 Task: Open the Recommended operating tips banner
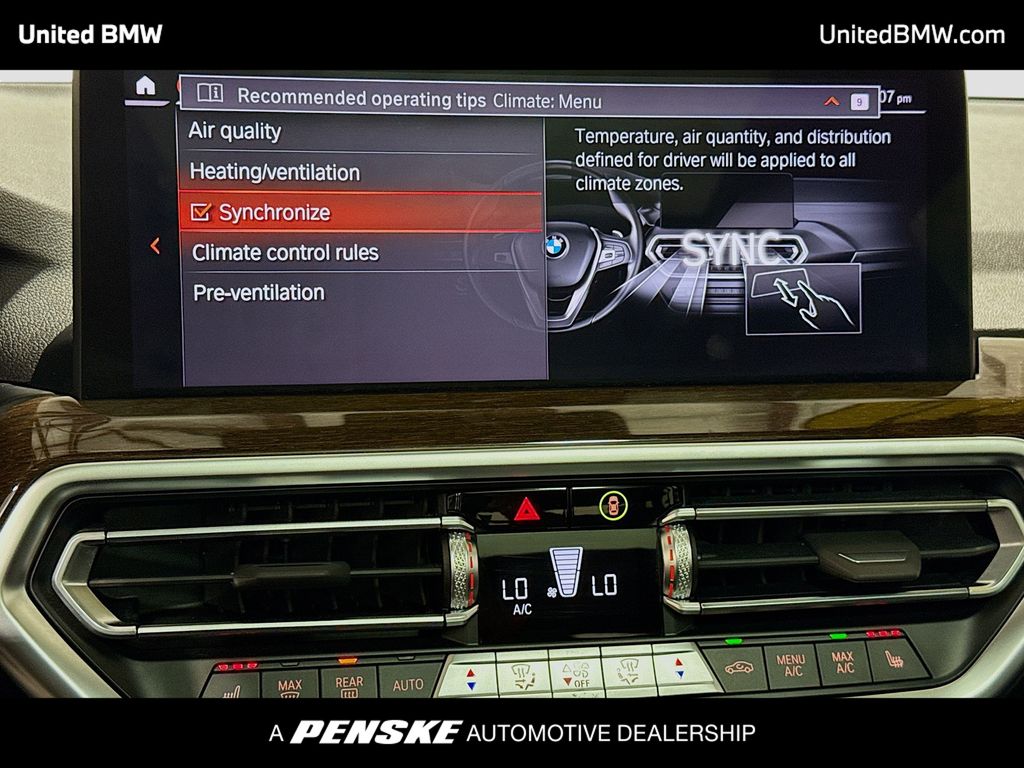click(362, 99)
